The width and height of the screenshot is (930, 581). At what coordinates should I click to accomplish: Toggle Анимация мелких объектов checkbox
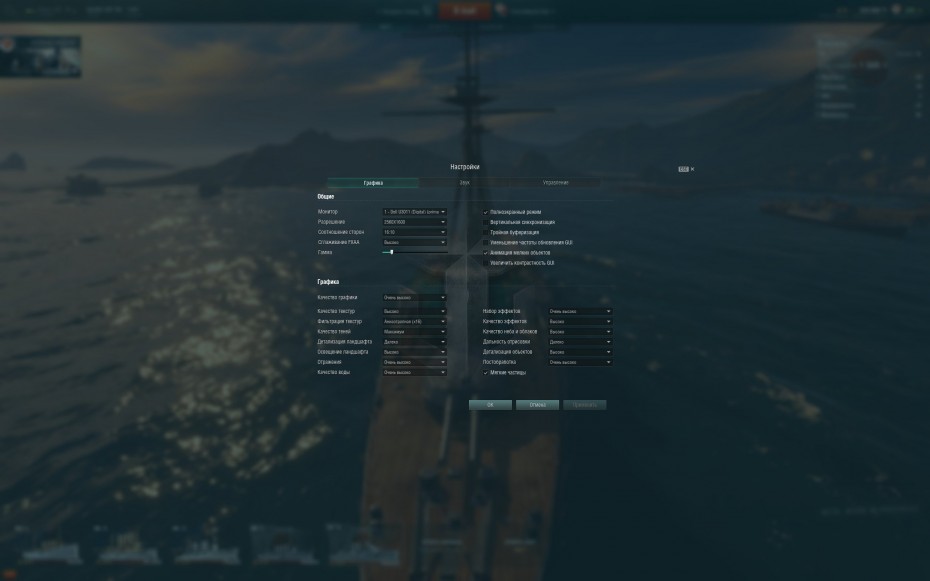tap(486, 253)
